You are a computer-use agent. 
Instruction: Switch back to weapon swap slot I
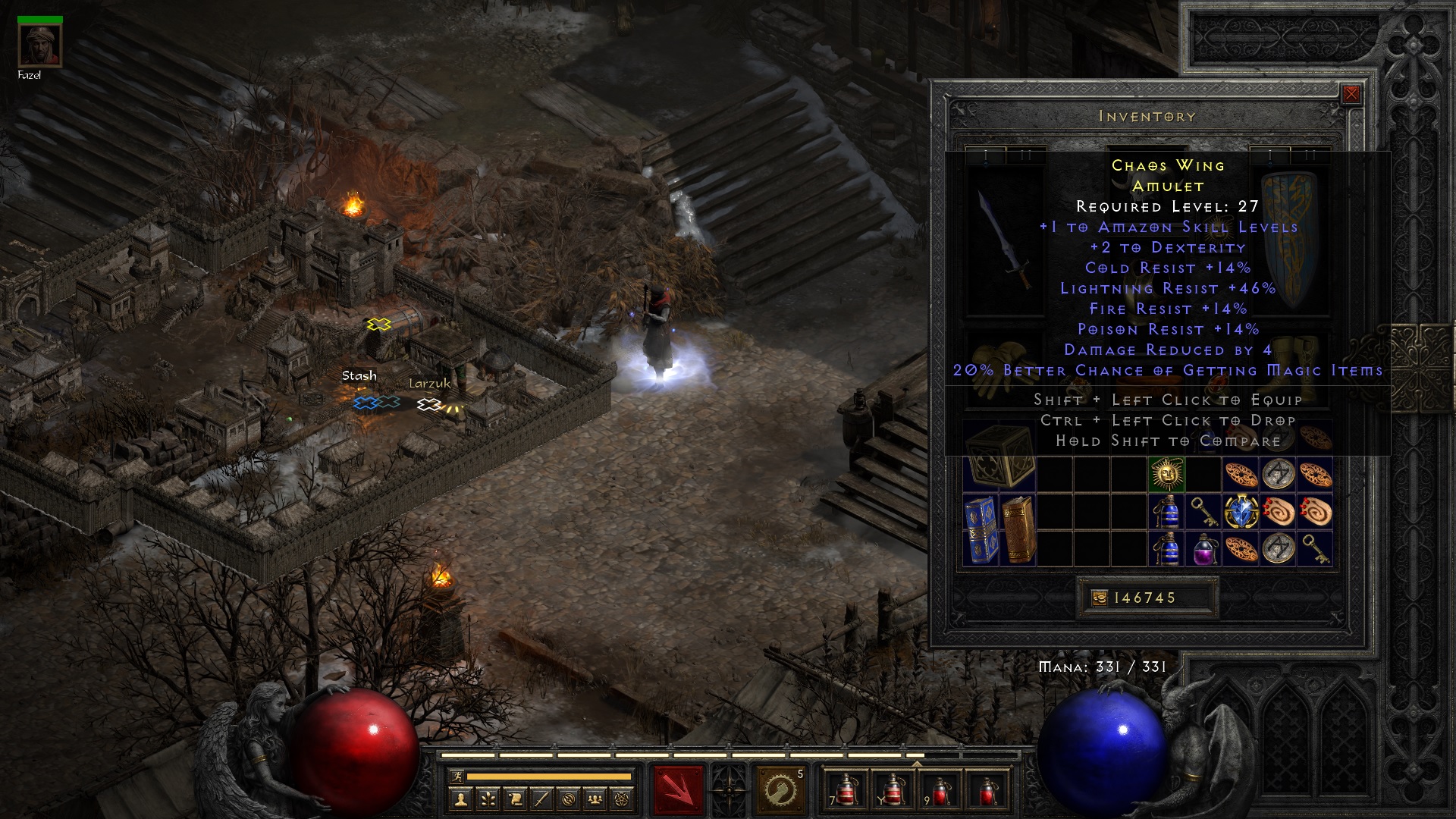click(986, 152)
